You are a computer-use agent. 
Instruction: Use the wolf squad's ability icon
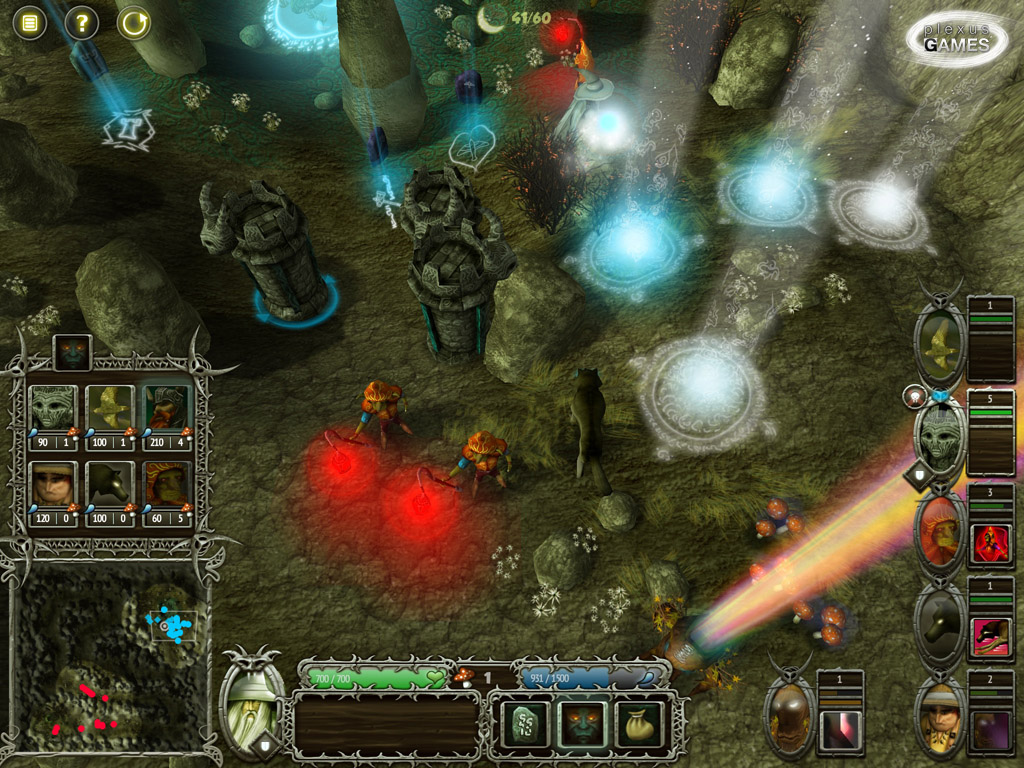pos(990,636)
